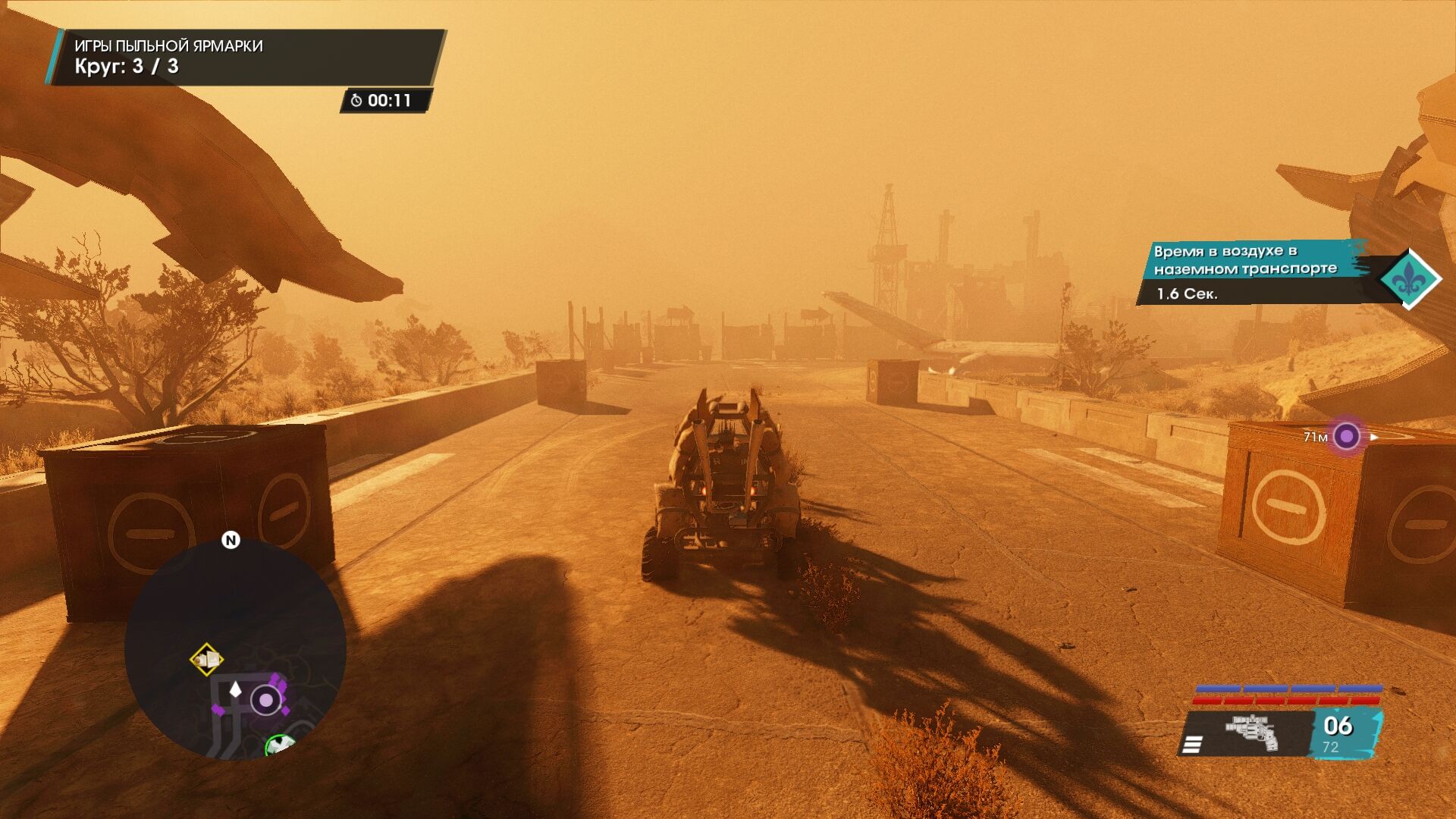Click the white player arrow on minimap

click(235, 689)
